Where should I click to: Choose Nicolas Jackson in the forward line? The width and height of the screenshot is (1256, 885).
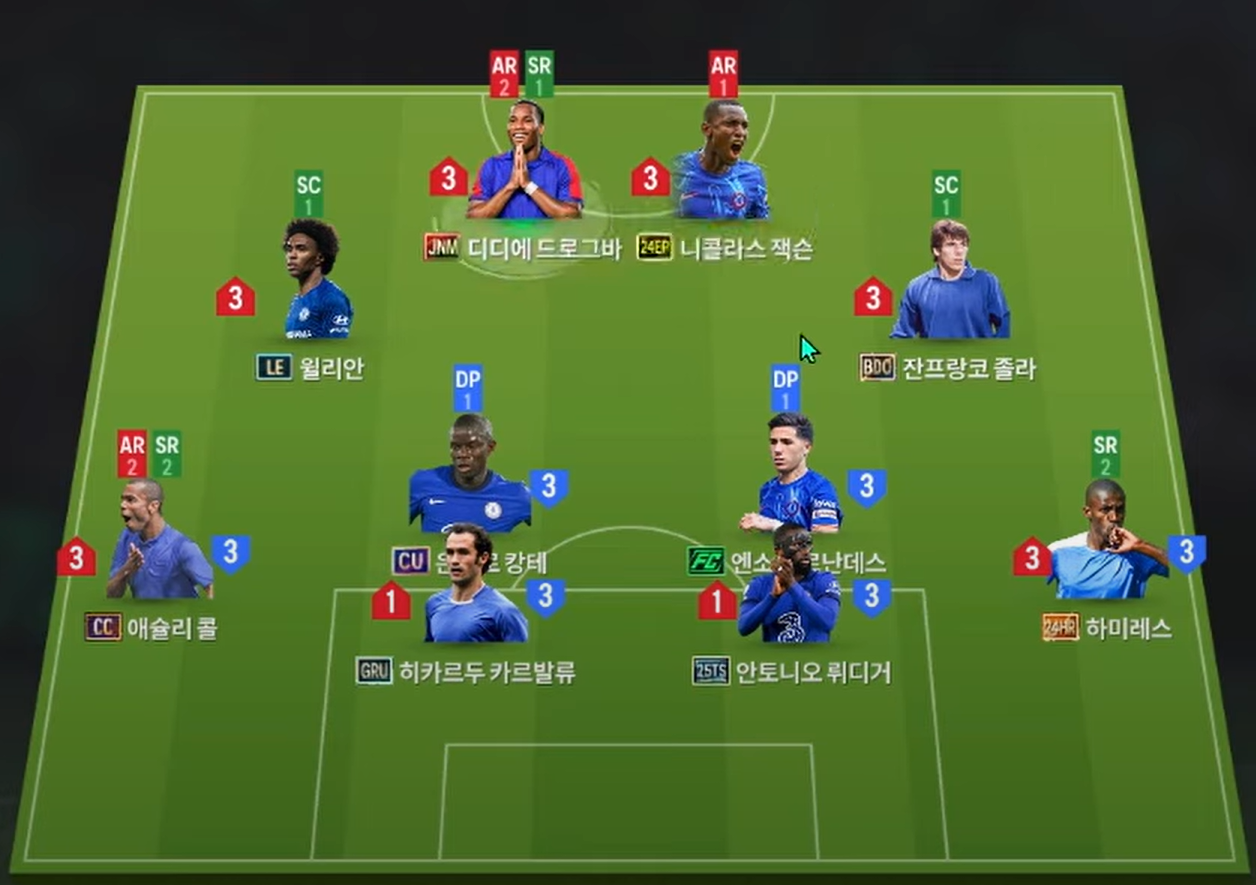721,164
